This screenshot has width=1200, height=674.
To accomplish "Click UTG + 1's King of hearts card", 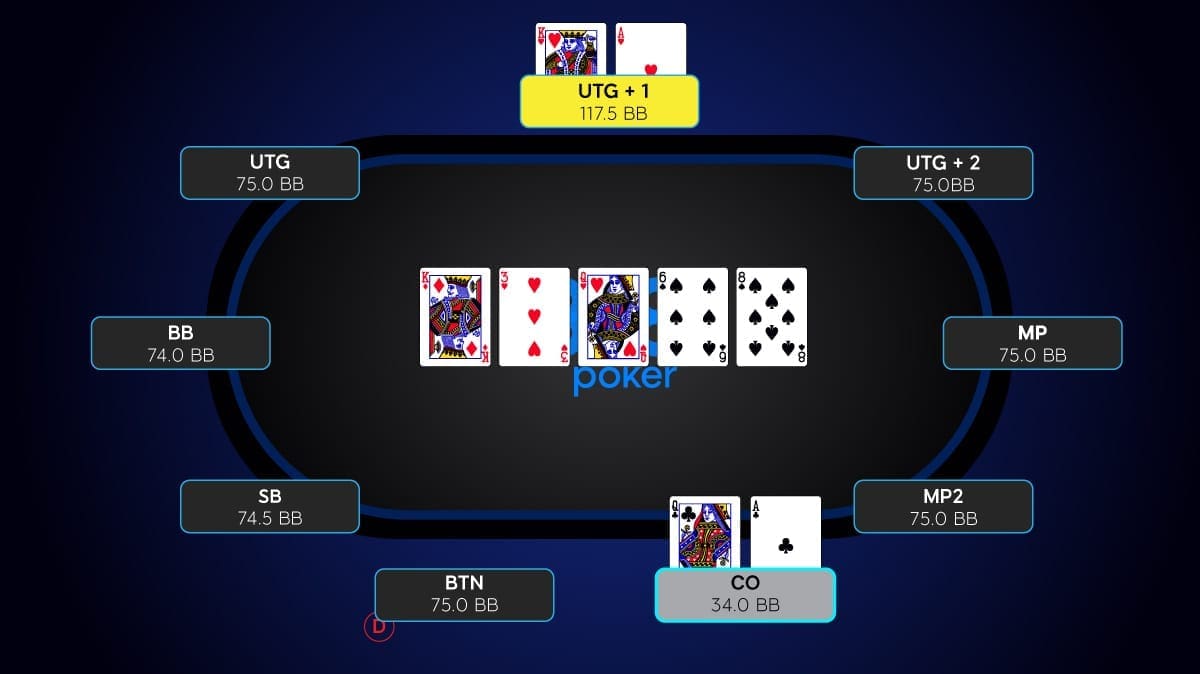I will point(571,50).
